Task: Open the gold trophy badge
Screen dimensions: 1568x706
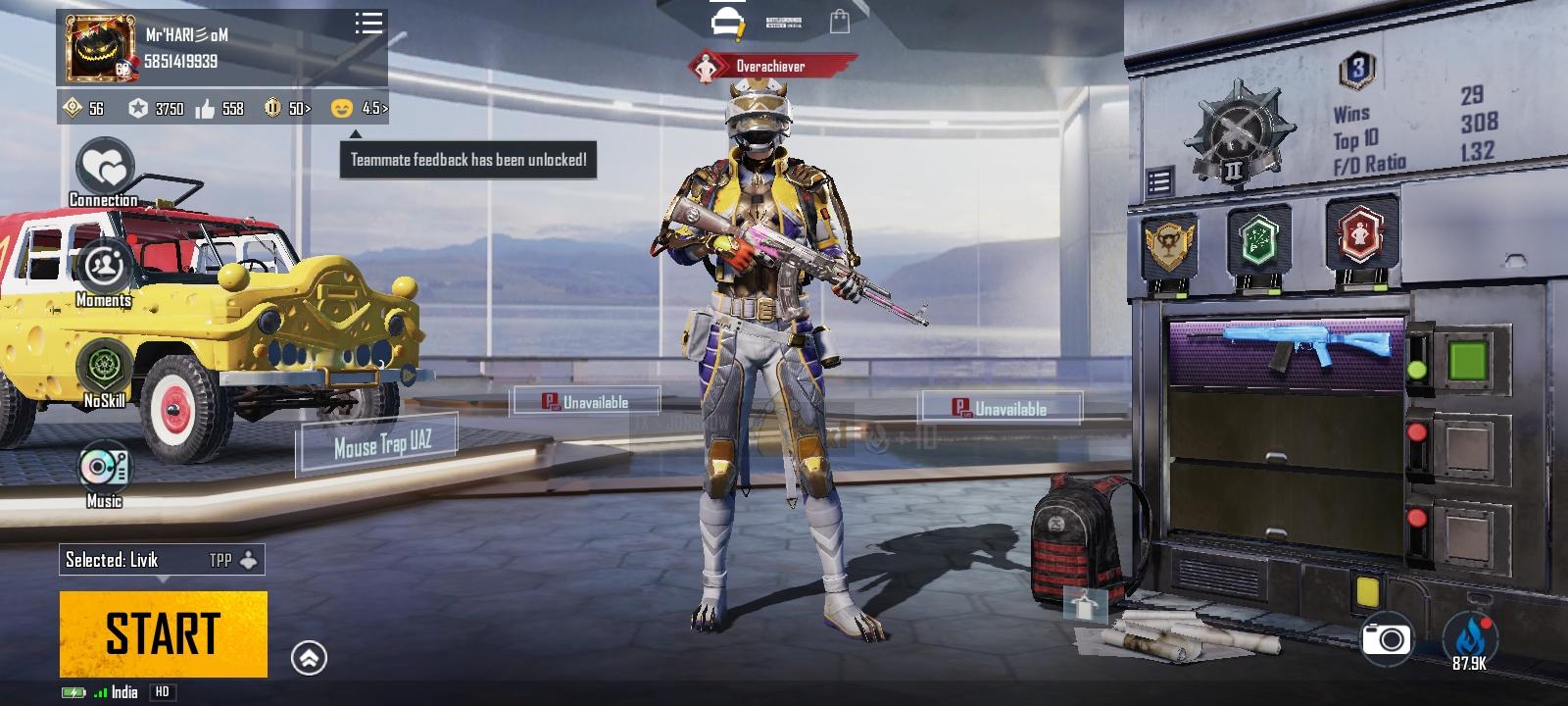Action: click(x=1169, y=244)
